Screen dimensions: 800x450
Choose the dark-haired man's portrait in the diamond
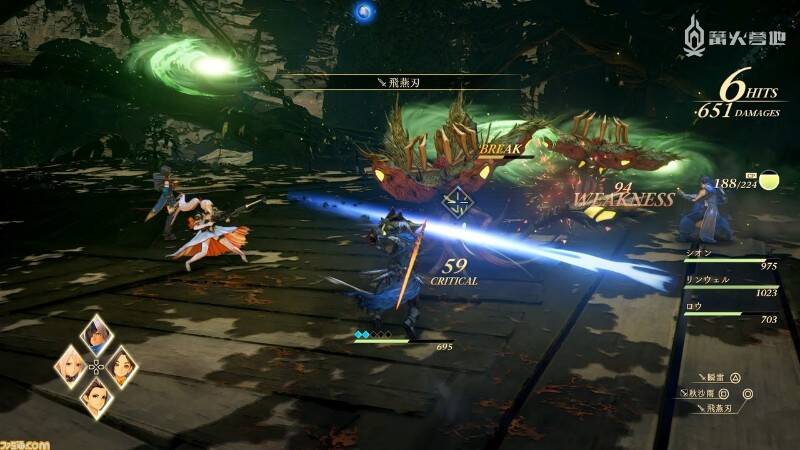96,334
